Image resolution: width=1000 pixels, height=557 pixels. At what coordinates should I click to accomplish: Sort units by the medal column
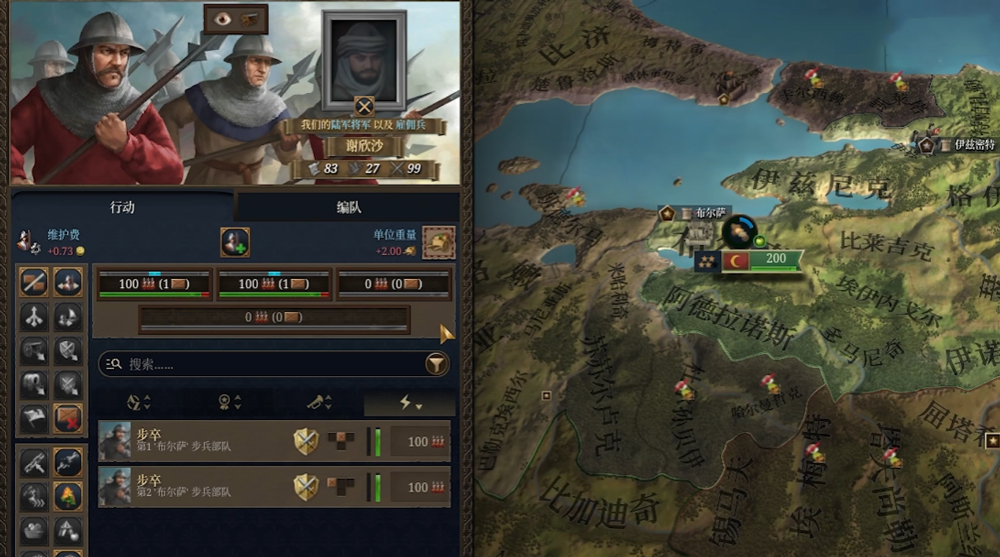pyautogui.click(x=229, y=402)
